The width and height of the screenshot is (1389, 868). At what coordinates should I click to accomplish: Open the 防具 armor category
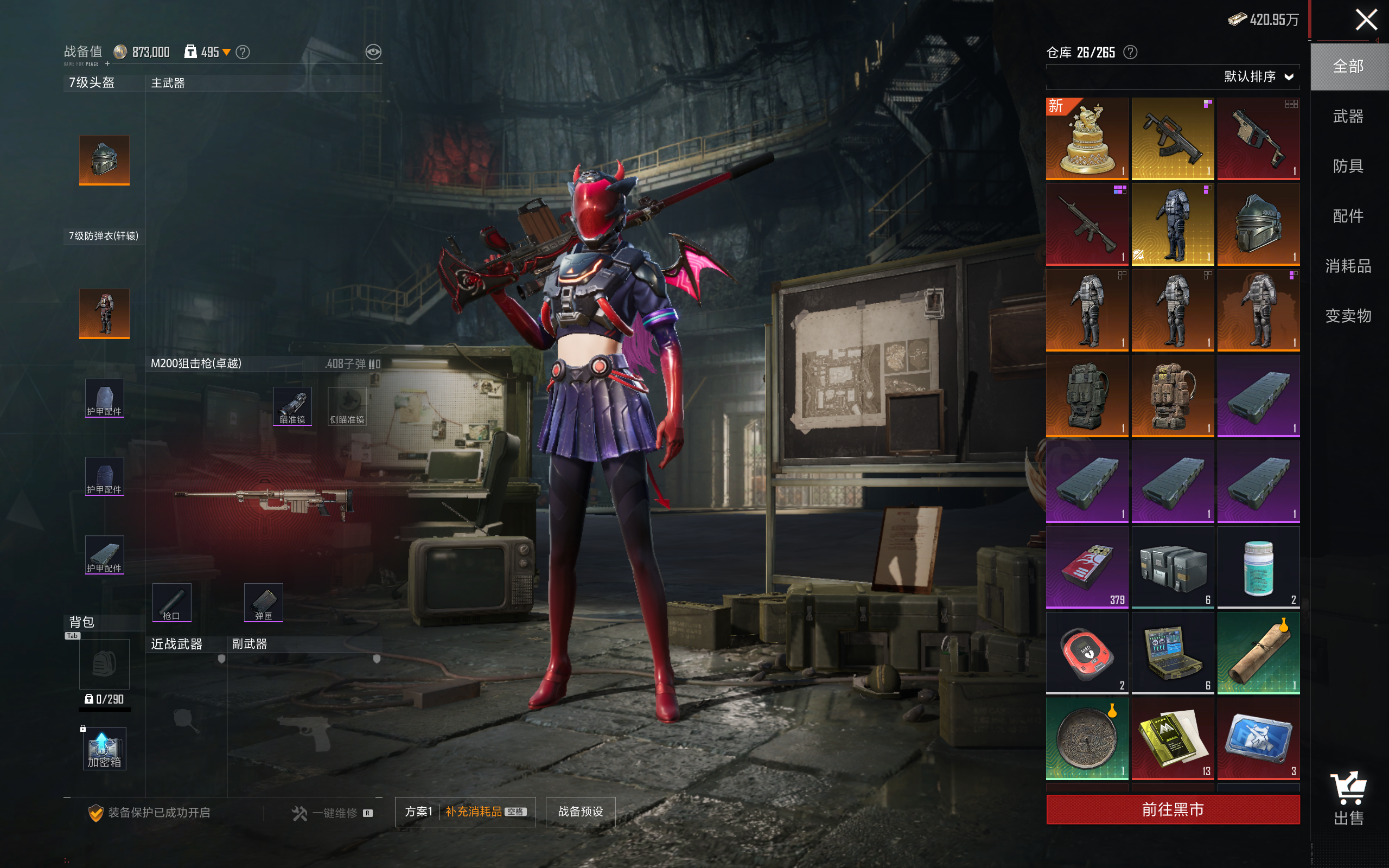[1348, 167]
